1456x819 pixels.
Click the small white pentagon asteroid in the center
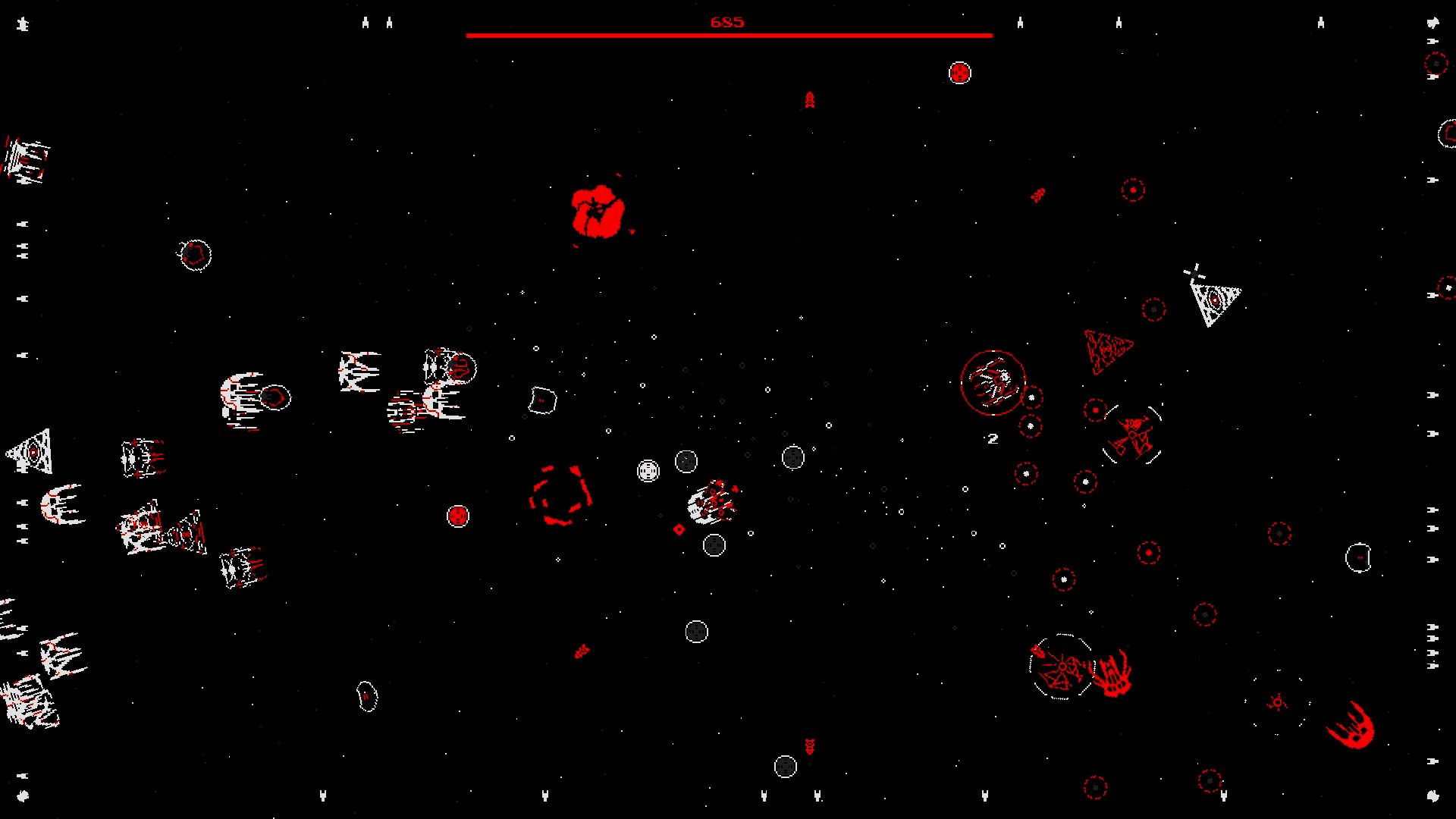541,398
